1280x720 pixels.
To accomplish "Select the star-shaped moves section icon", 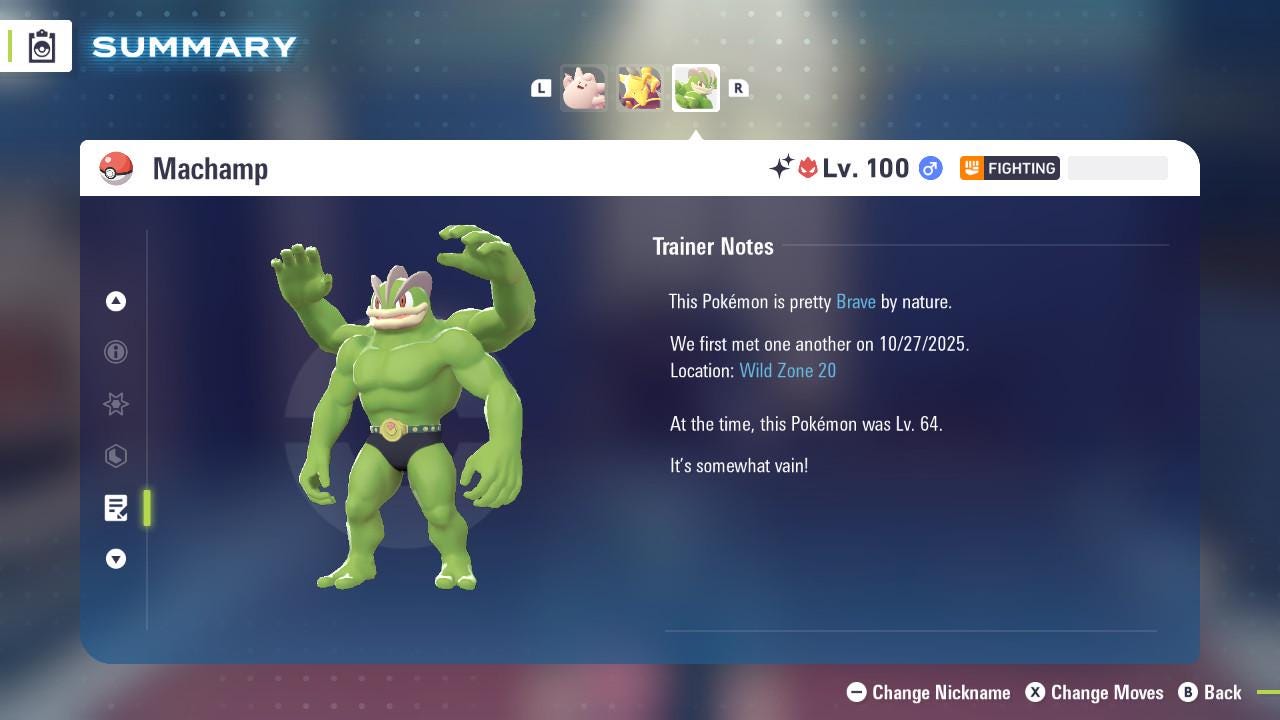I will pyautogui.click(x=116, y=404).
